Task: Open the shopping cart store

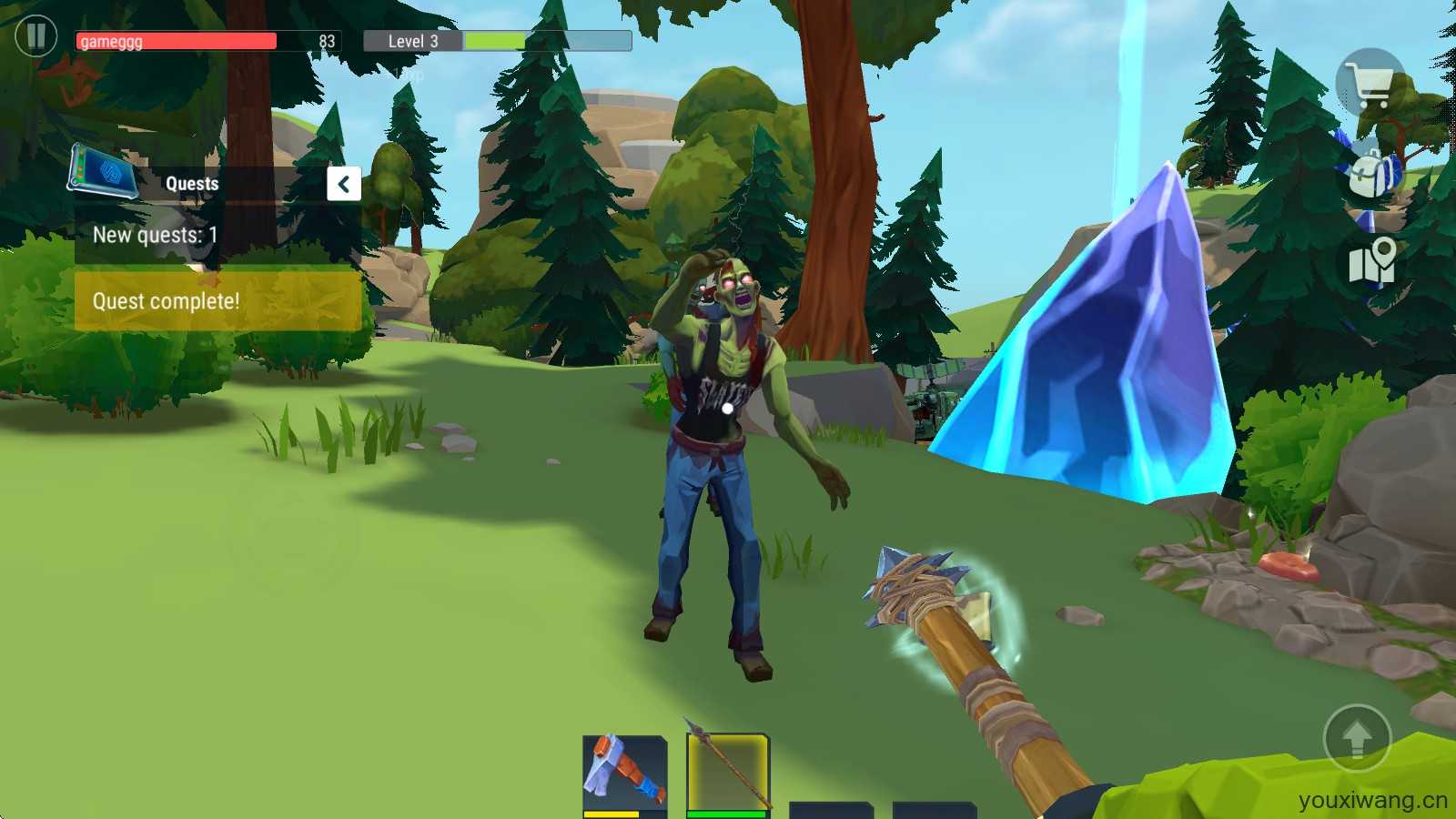Action: 1370,84
